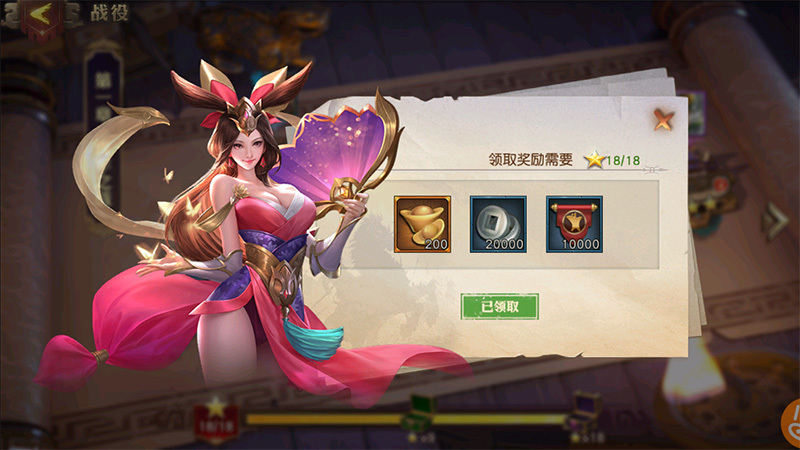800x450 pixels.
Task: Go back with the top-left arrow
Action: (x=42, y=15)
